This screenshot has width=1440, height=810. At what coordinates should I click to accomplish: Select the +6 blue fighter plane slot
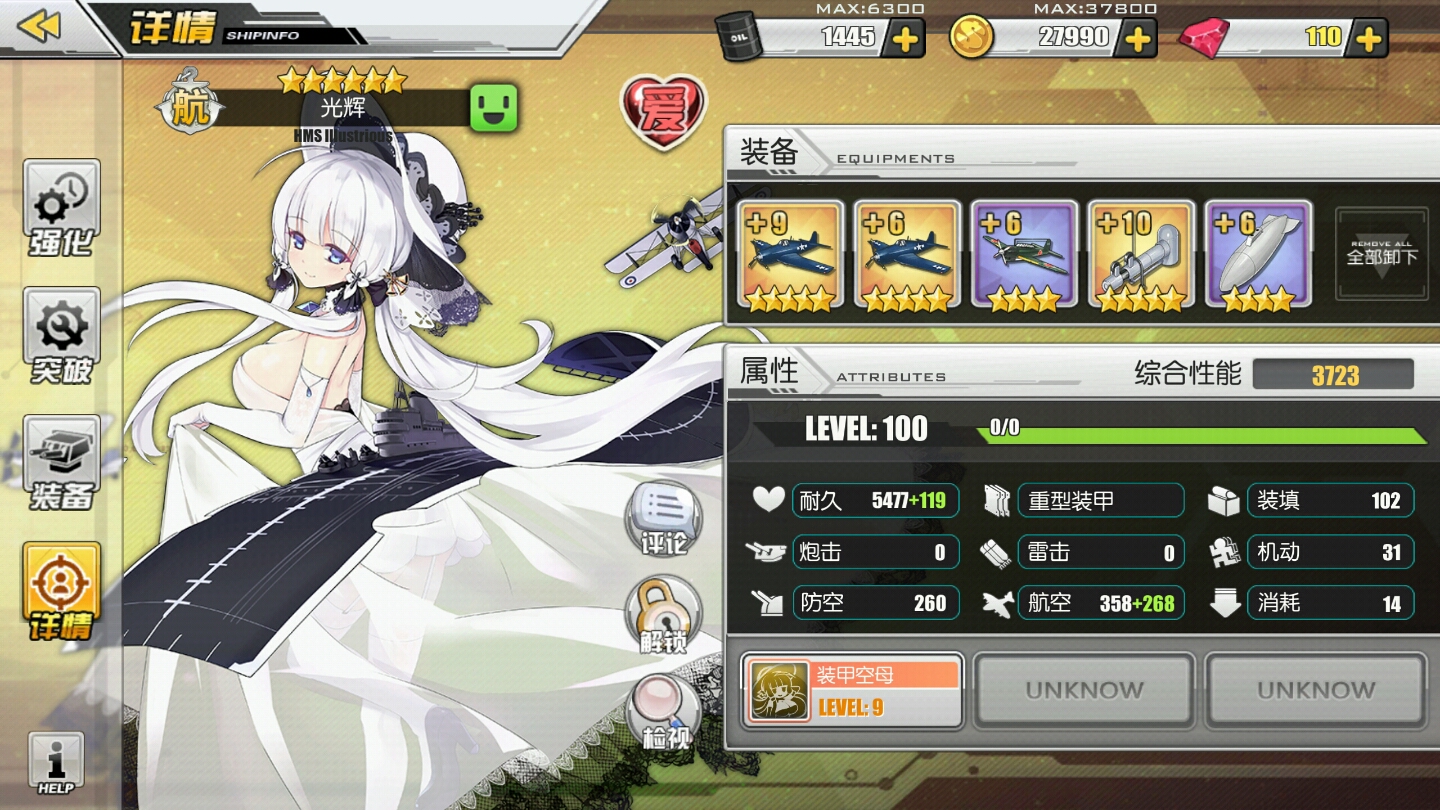(907, 254)
